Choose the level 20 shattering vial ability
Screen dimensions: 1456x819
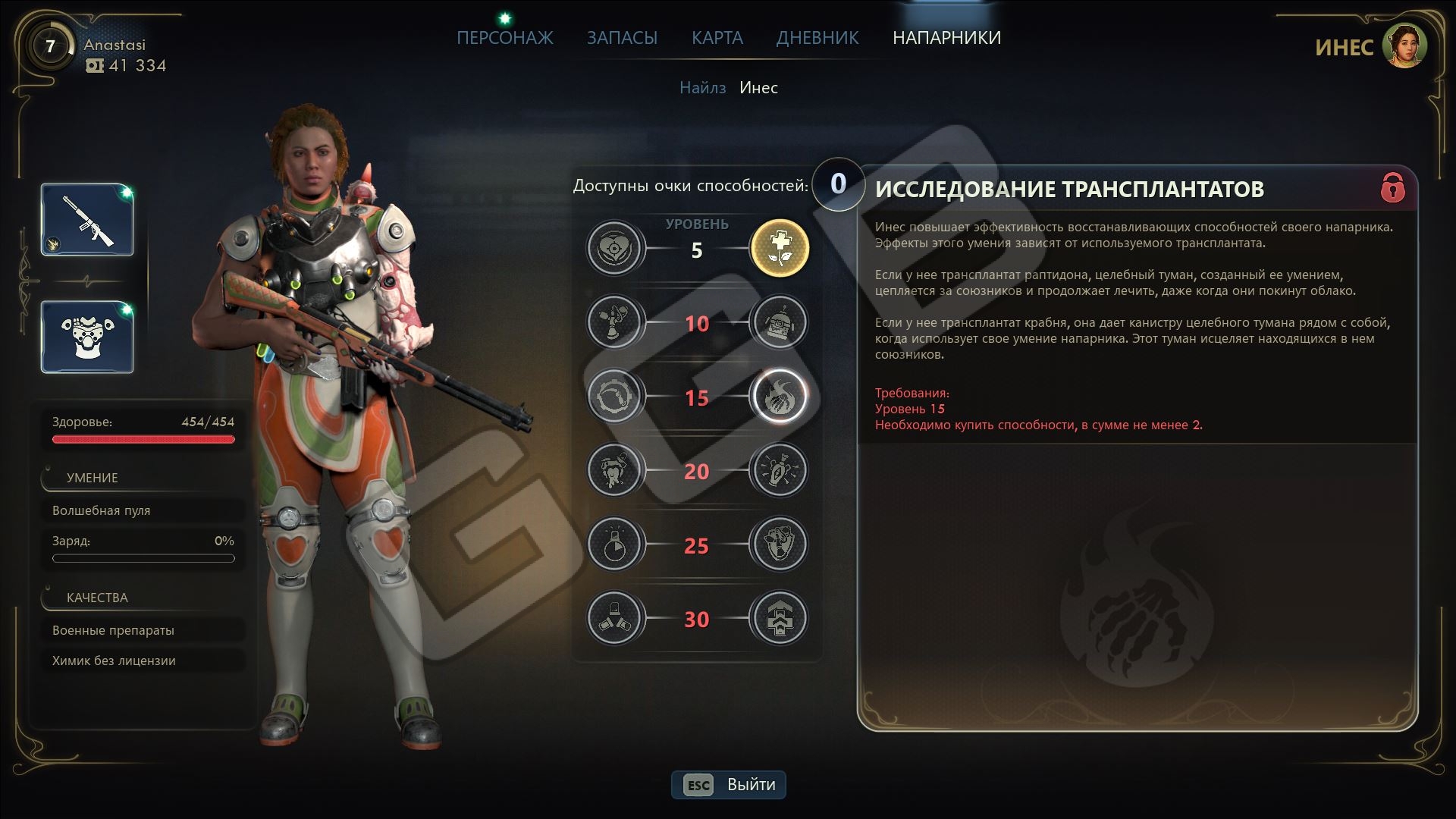[779, 470]
